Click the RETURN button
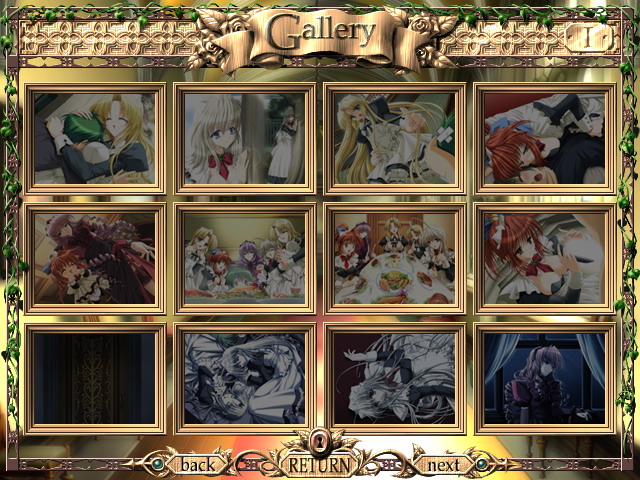Image resolution: width=640 pixels, height=480 pixels. pos(320,465)
